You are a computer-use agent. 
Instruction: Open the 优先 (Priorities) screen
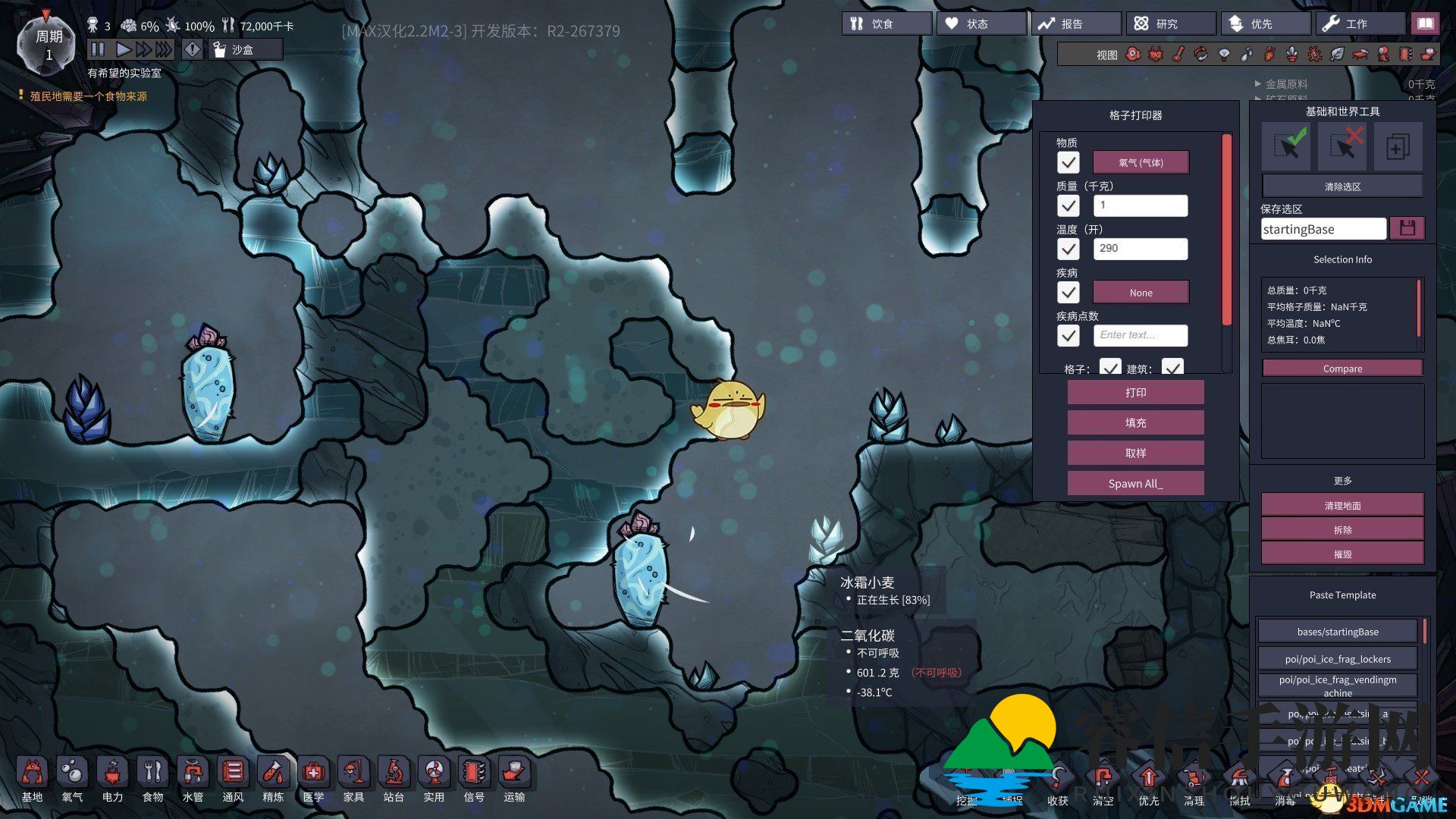click(x=1265, y=24)
